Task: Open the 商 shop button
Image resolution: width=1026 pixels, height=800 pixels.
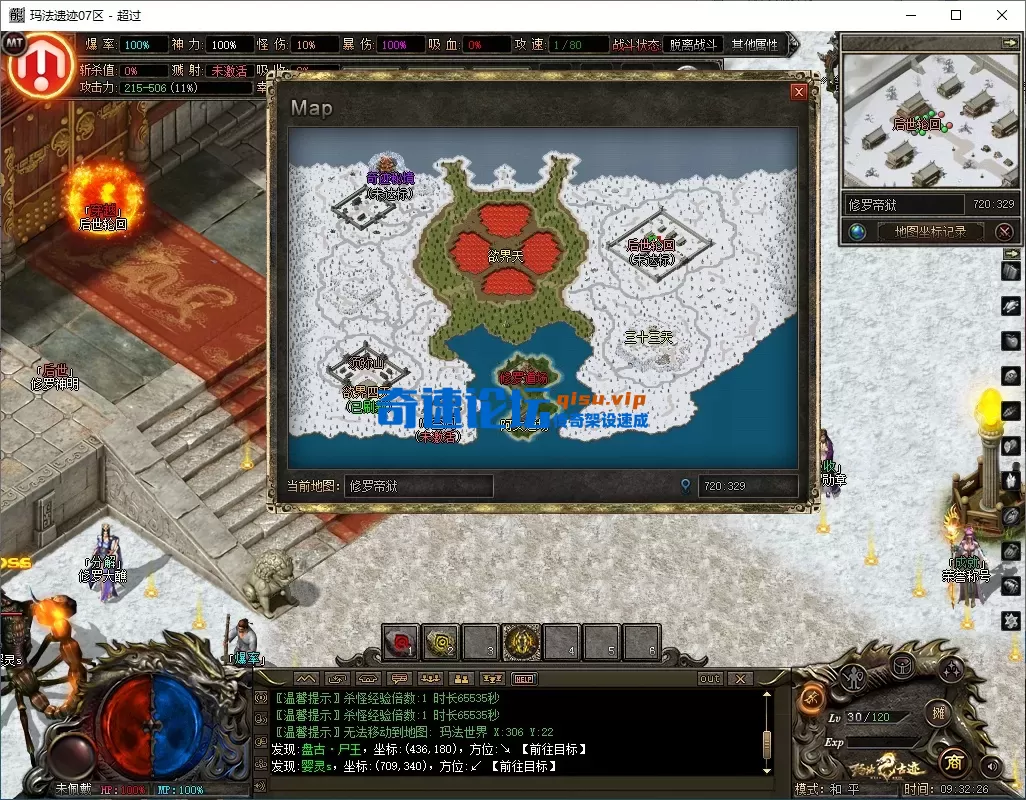Action: (x=954, y=763)
